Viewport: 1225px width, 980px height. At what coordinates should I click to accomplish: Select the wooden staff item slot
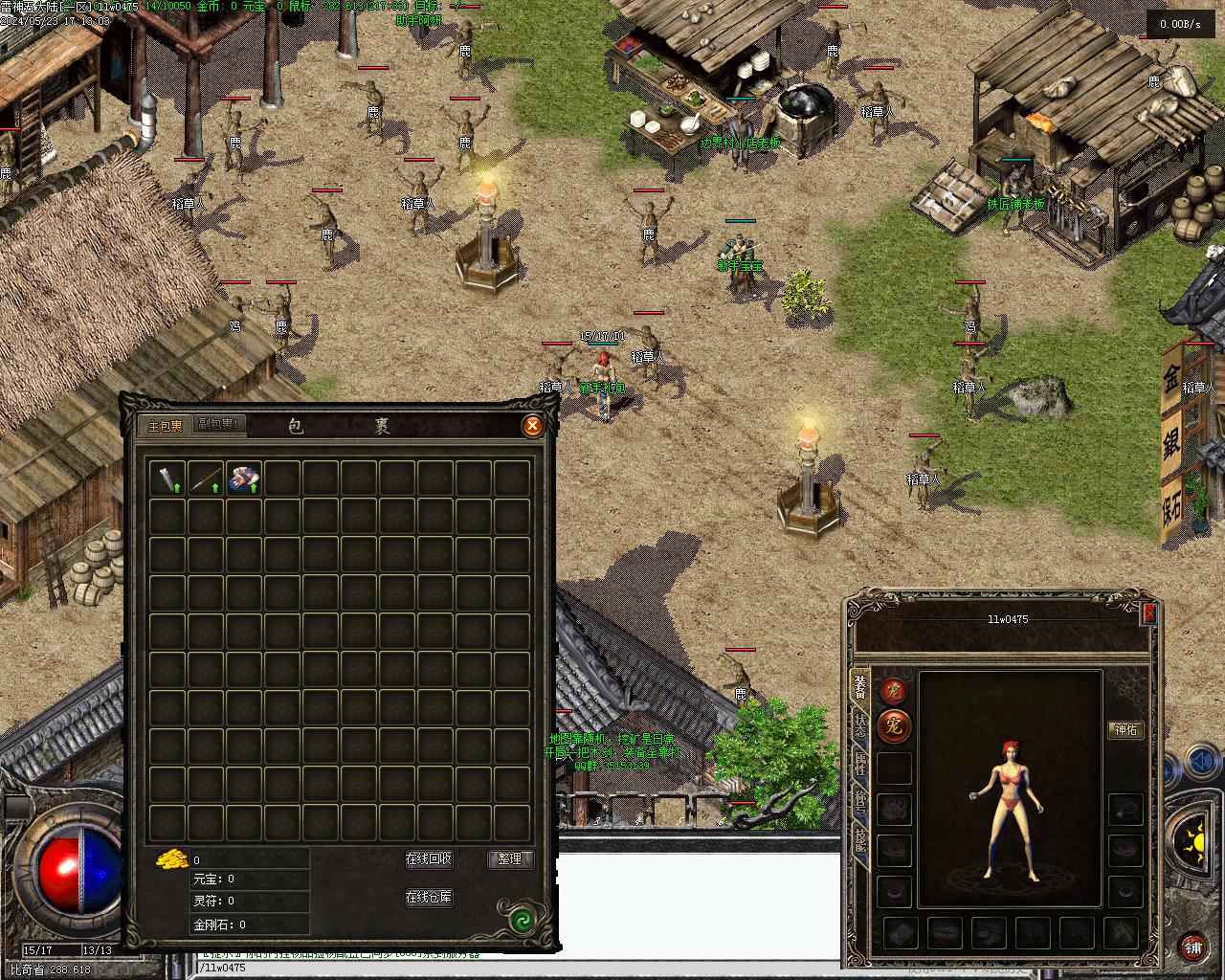coord(206,479)
